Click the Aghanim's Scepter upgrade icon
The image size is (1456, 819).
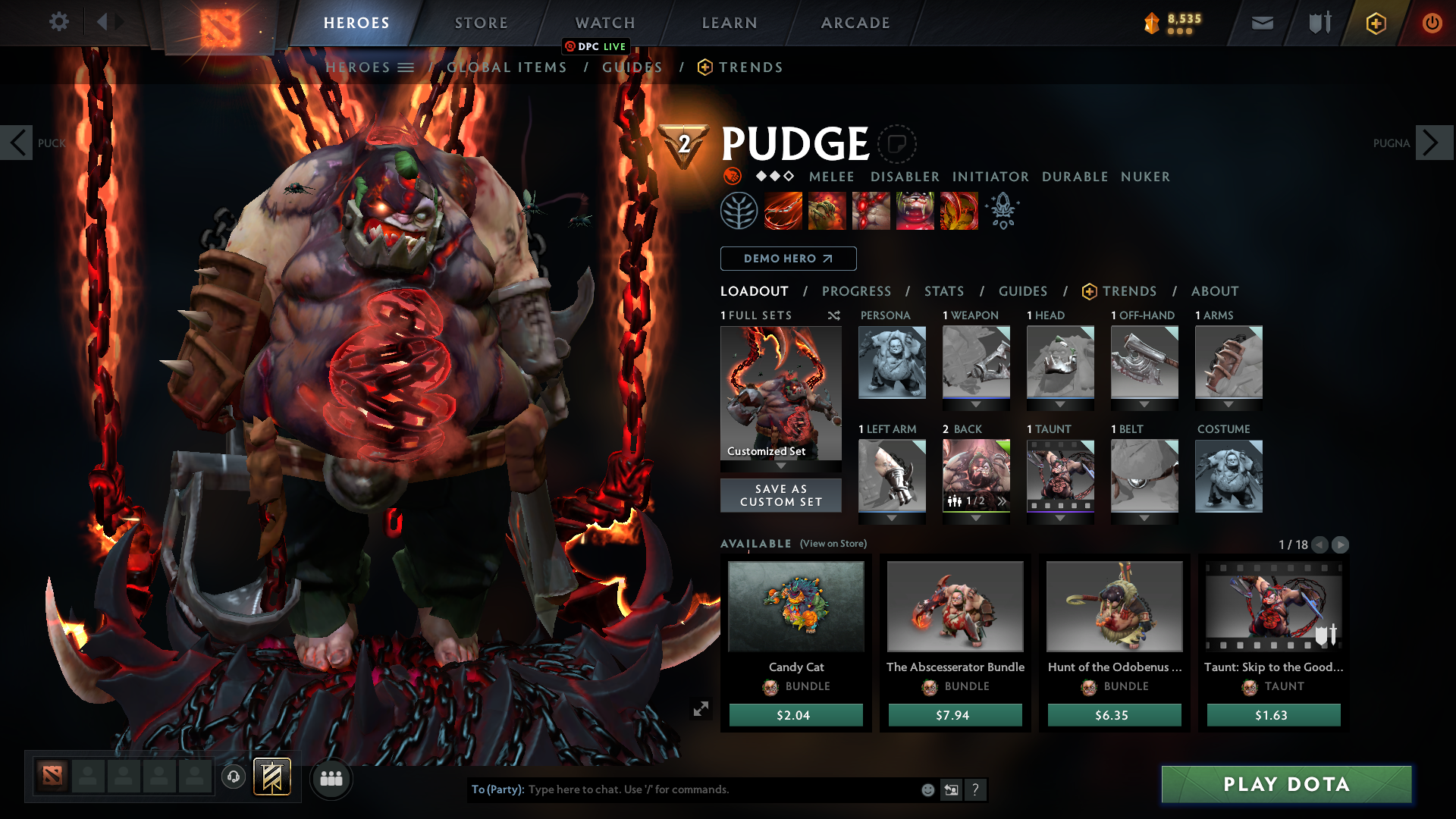1003,211
